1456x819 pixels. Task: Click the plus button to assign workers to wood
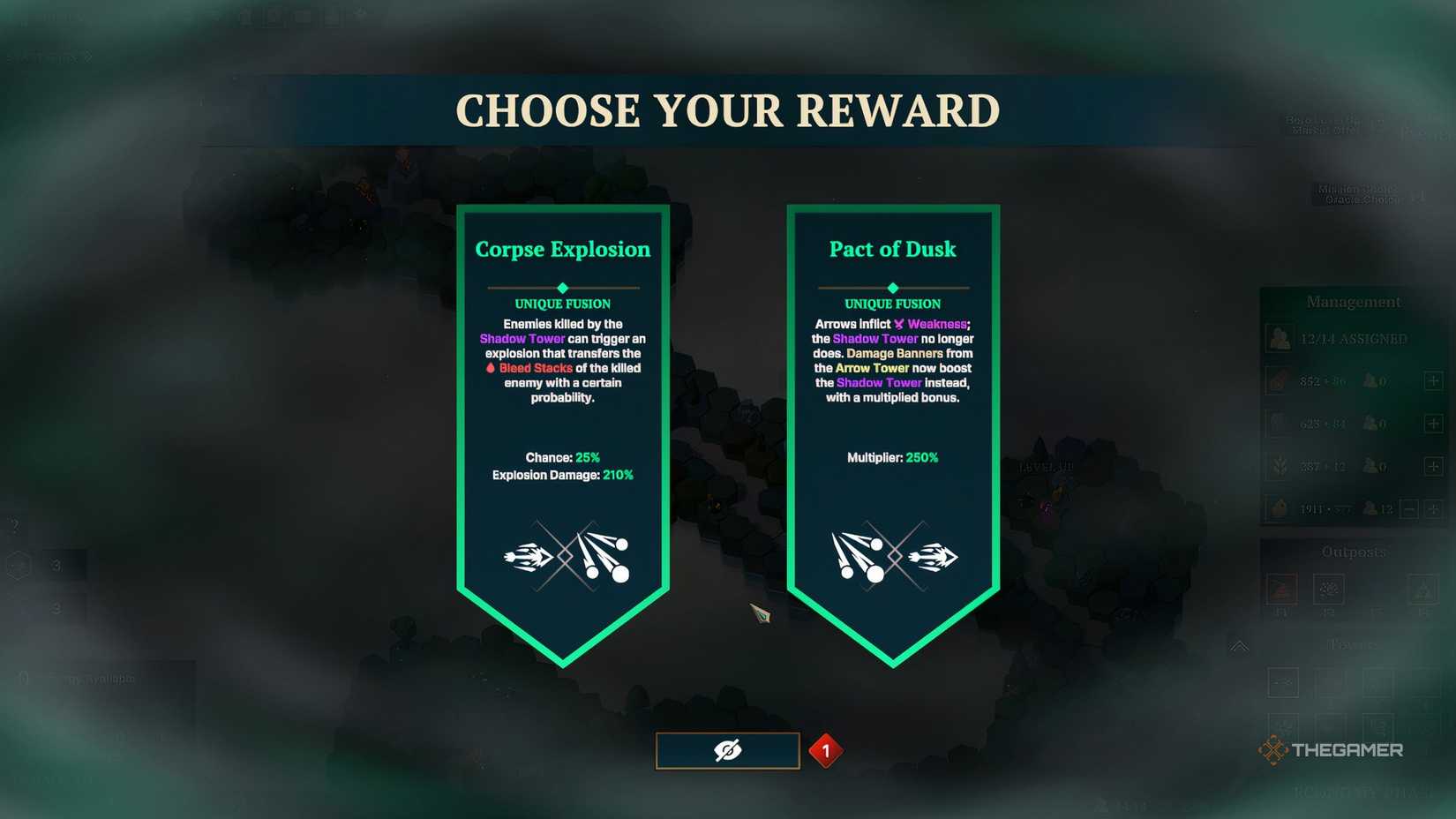pos(1434,380)
